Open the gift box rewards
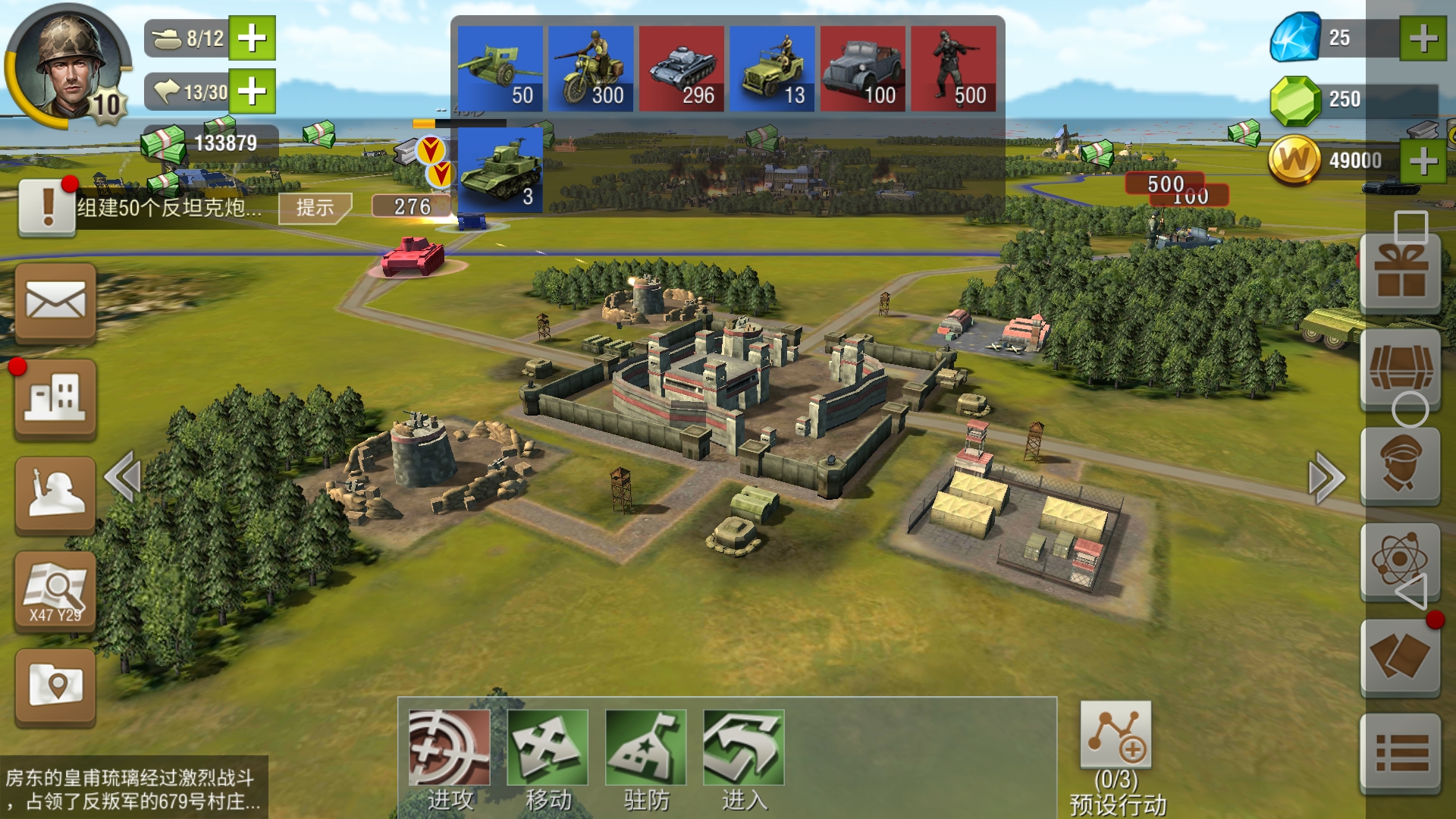Image resolution: width=1456 pixels, height=819 pixels. click(x=1400, y=273)
